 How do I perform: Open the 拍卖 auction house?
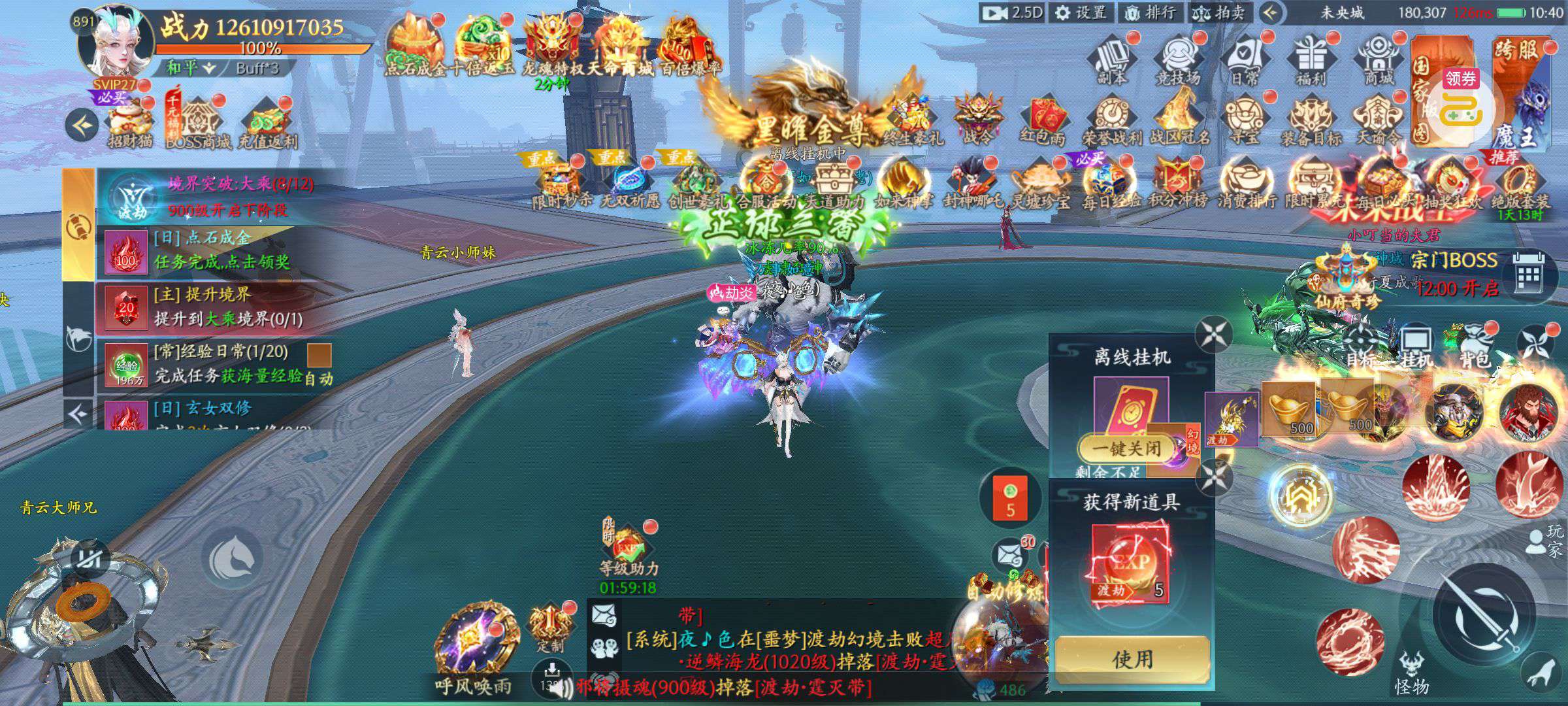pos(1219,12)
